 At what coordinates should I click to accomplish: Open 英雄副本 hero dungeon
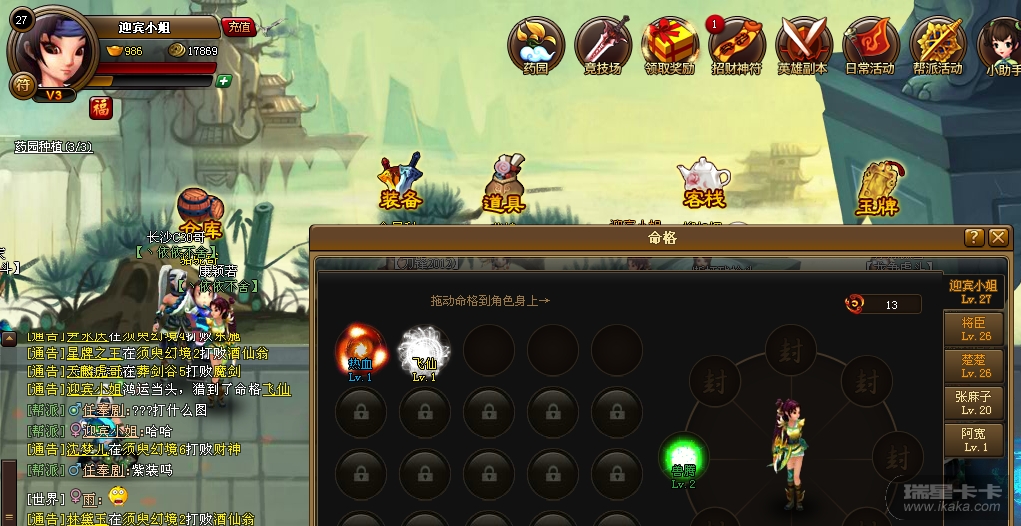point(803,45)
